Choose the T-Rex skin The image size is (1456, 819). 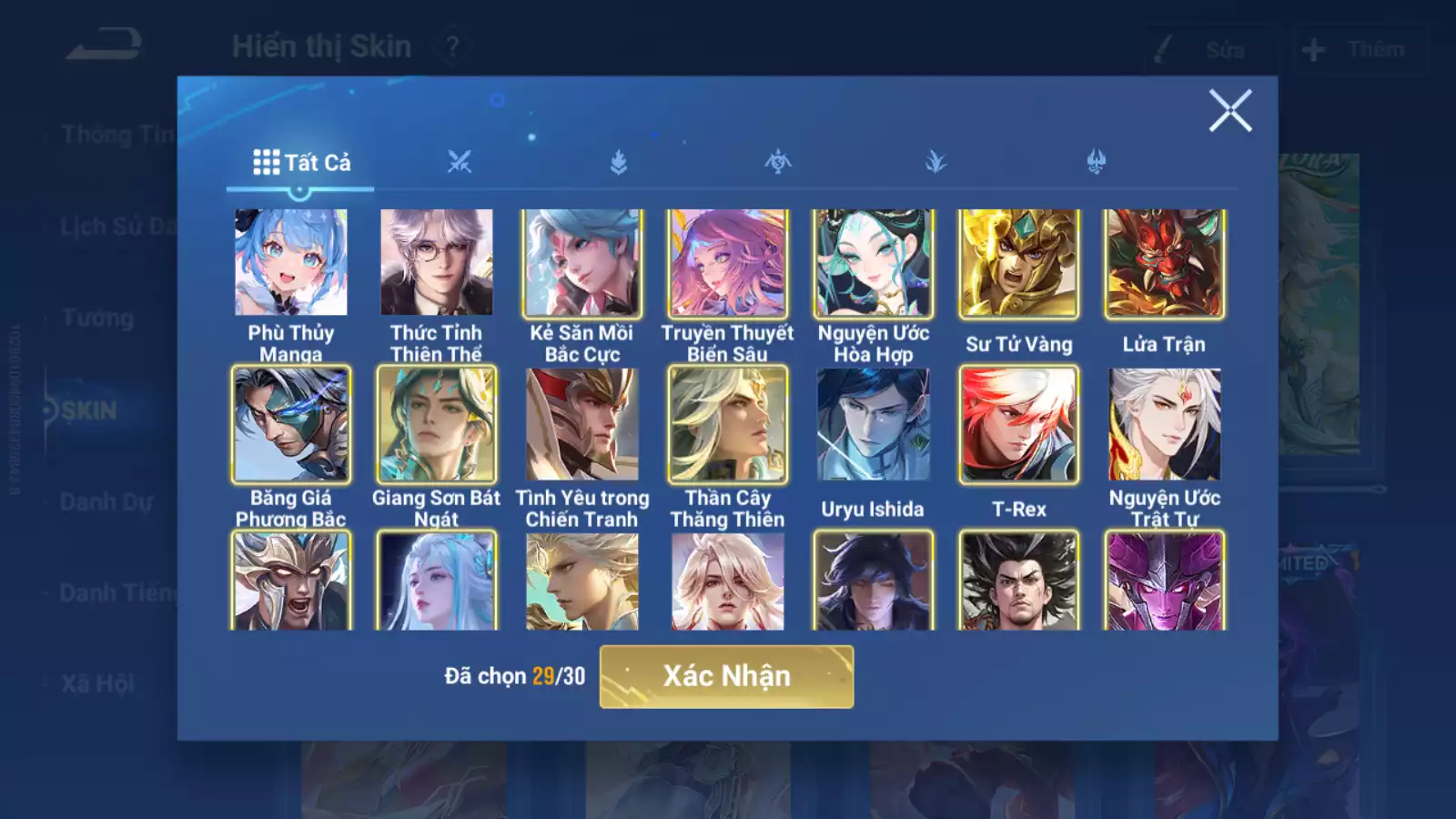(x=1019, y=424)
